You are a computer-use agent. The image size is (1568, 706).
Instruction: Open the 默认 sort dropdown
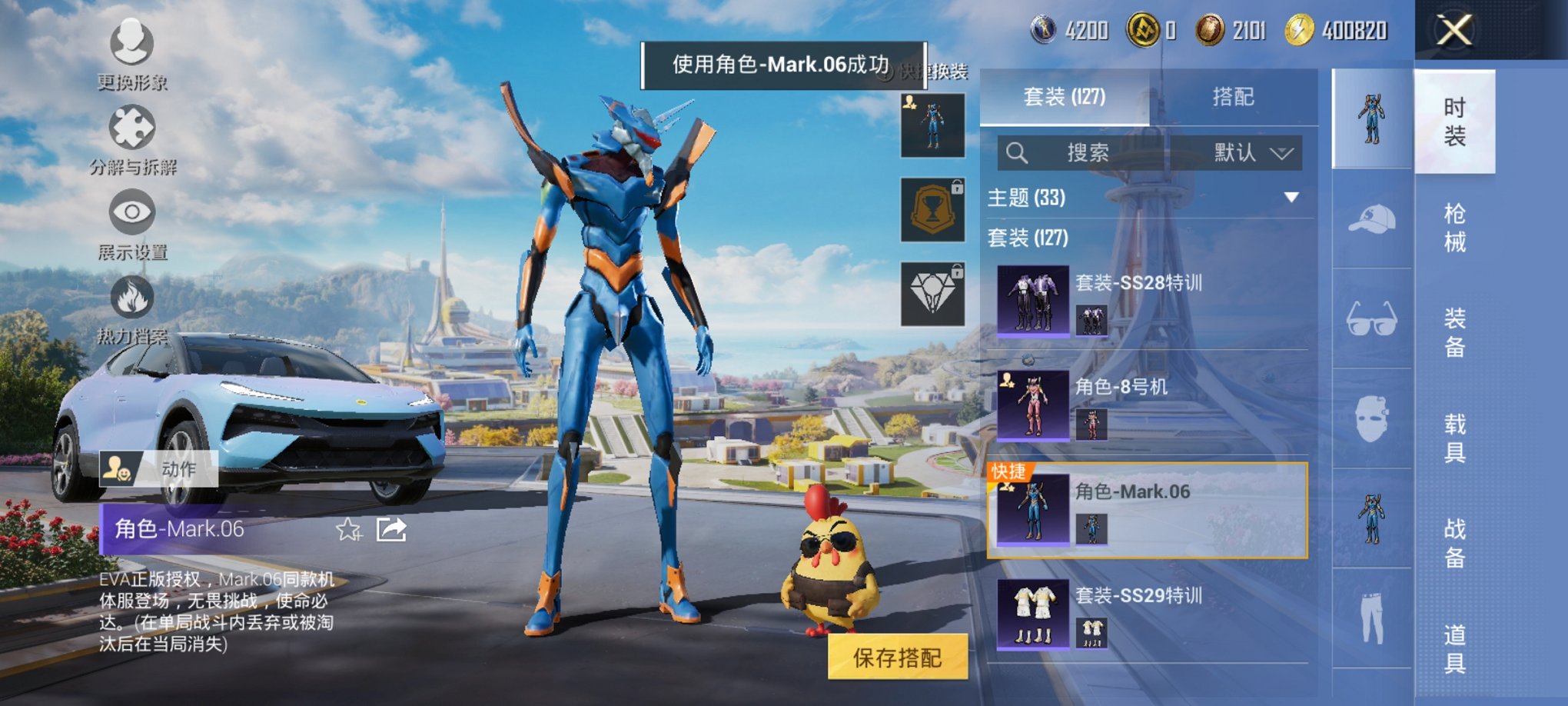click(x=1245, y=152)
